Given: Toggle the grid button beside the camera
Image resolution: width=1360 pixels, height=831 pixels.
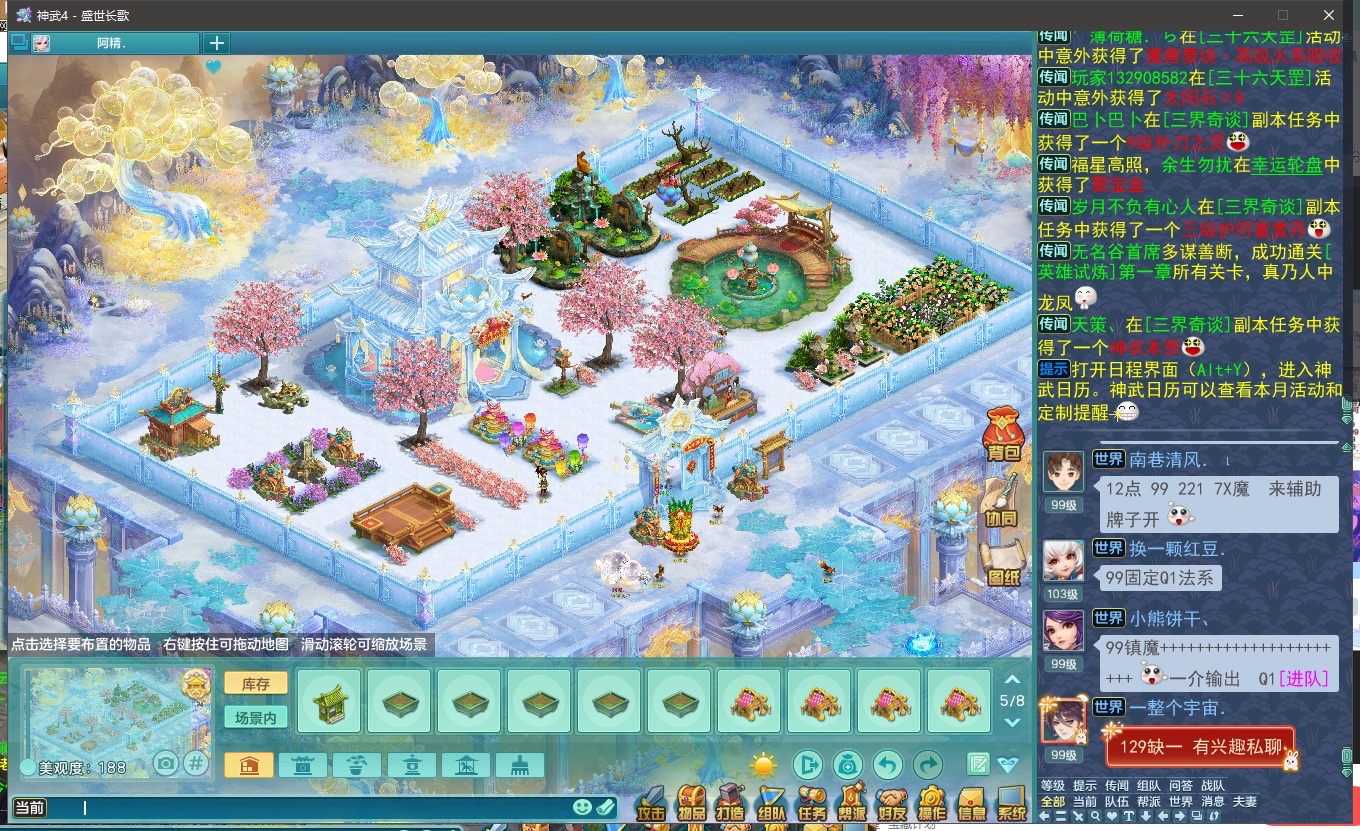Looking at the screenshot, I should click(x=196, y=764).
